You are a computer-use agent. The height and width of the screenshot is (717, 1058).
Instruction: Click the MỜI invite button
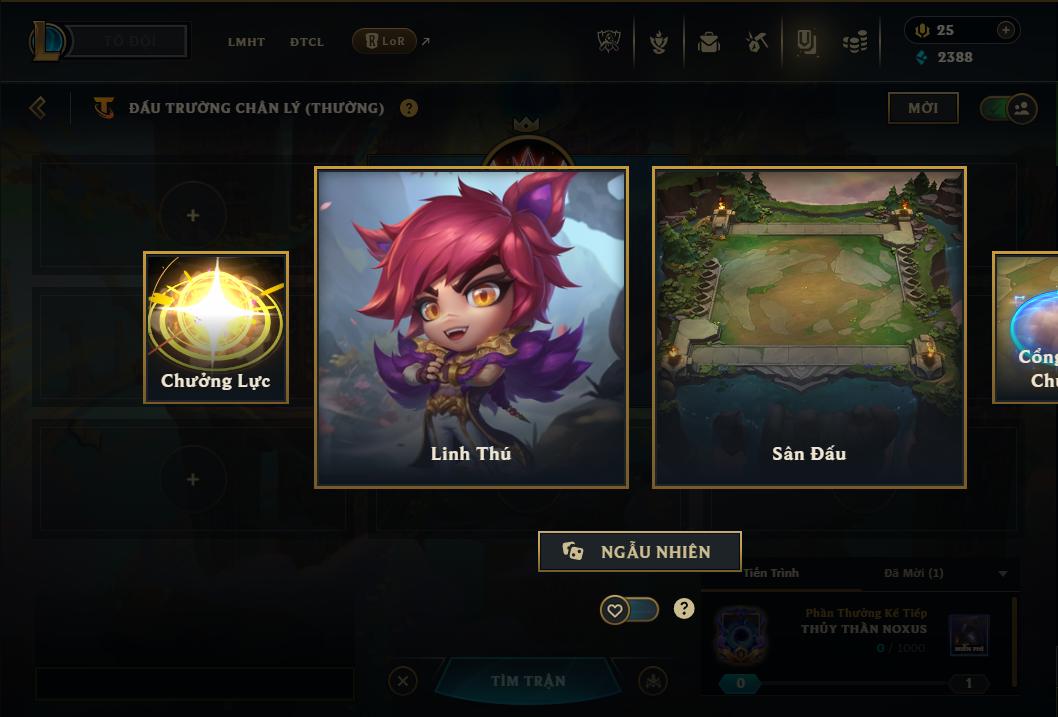coord(922,108)
